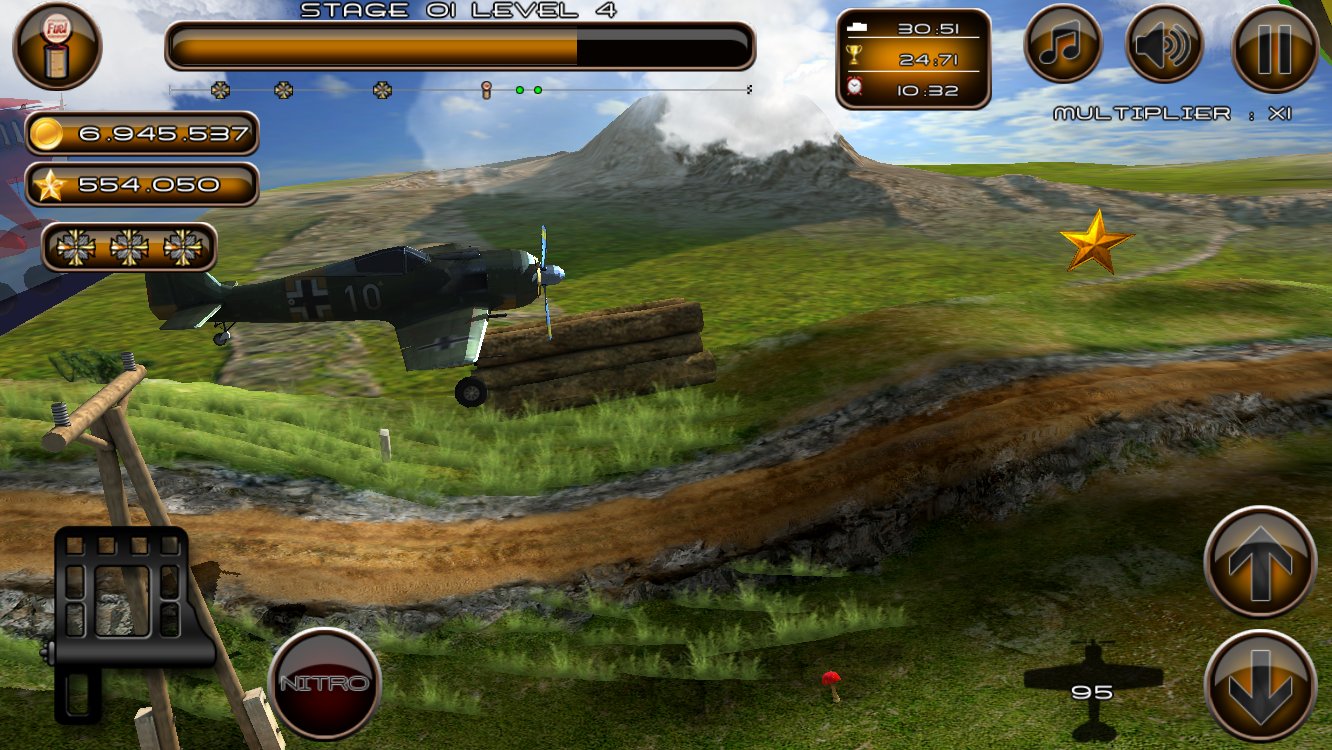Click the fuel canister icon
The image size is (1332, 750).
click(59, 46)
